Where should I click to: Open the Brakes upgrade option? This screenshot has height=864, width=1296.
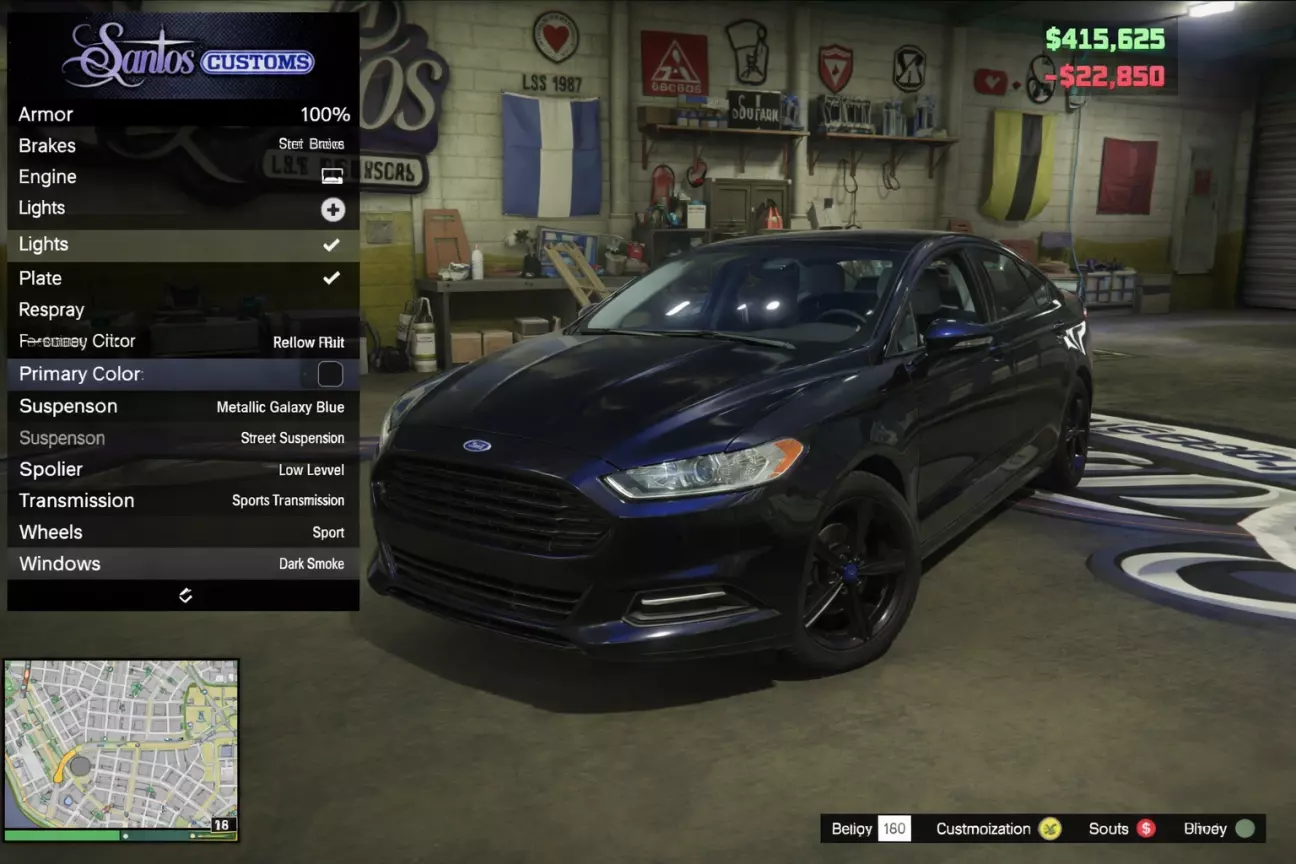183,145
